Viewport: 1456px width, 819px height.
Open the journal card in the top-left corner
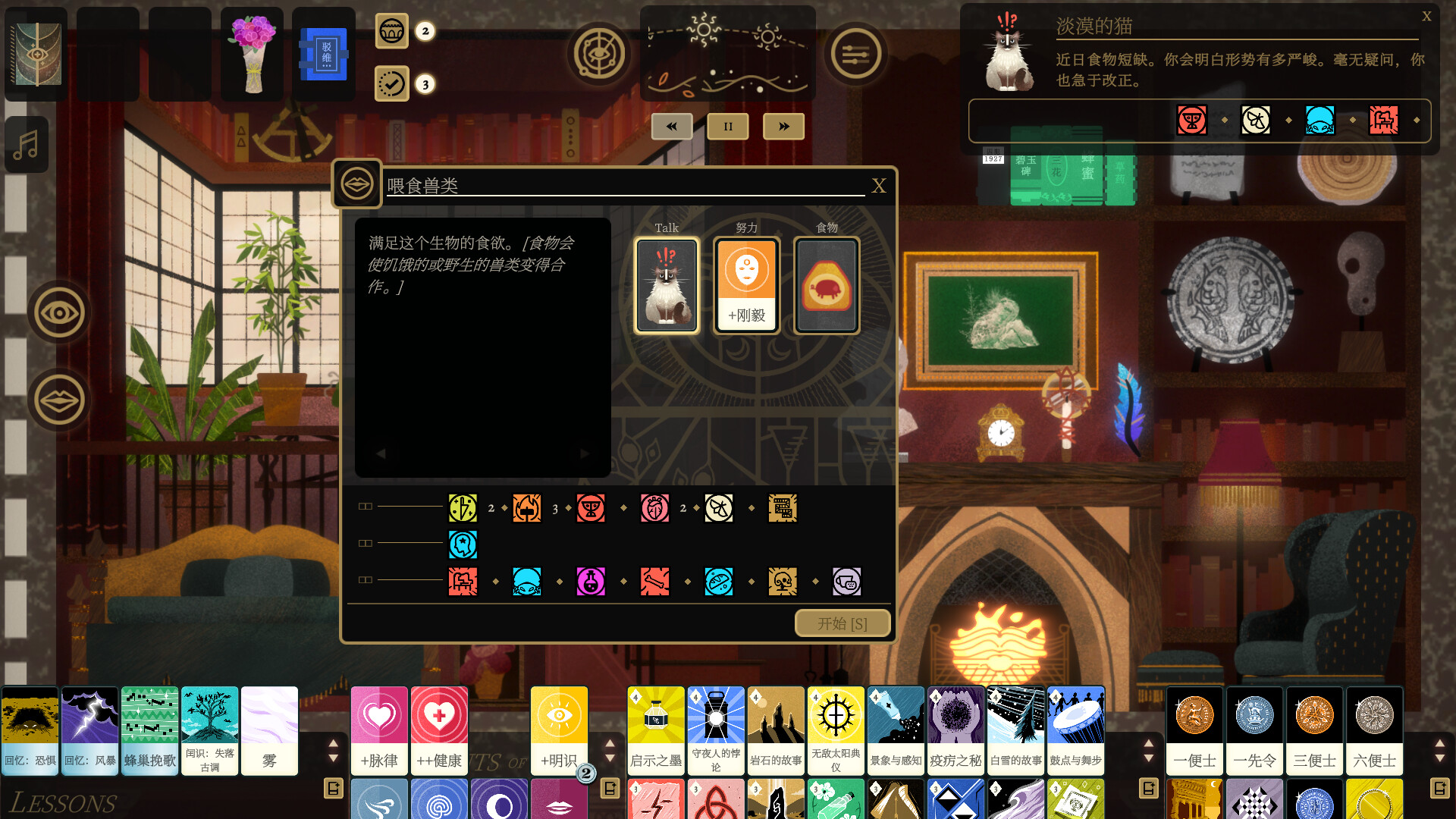tap(35, 53)
